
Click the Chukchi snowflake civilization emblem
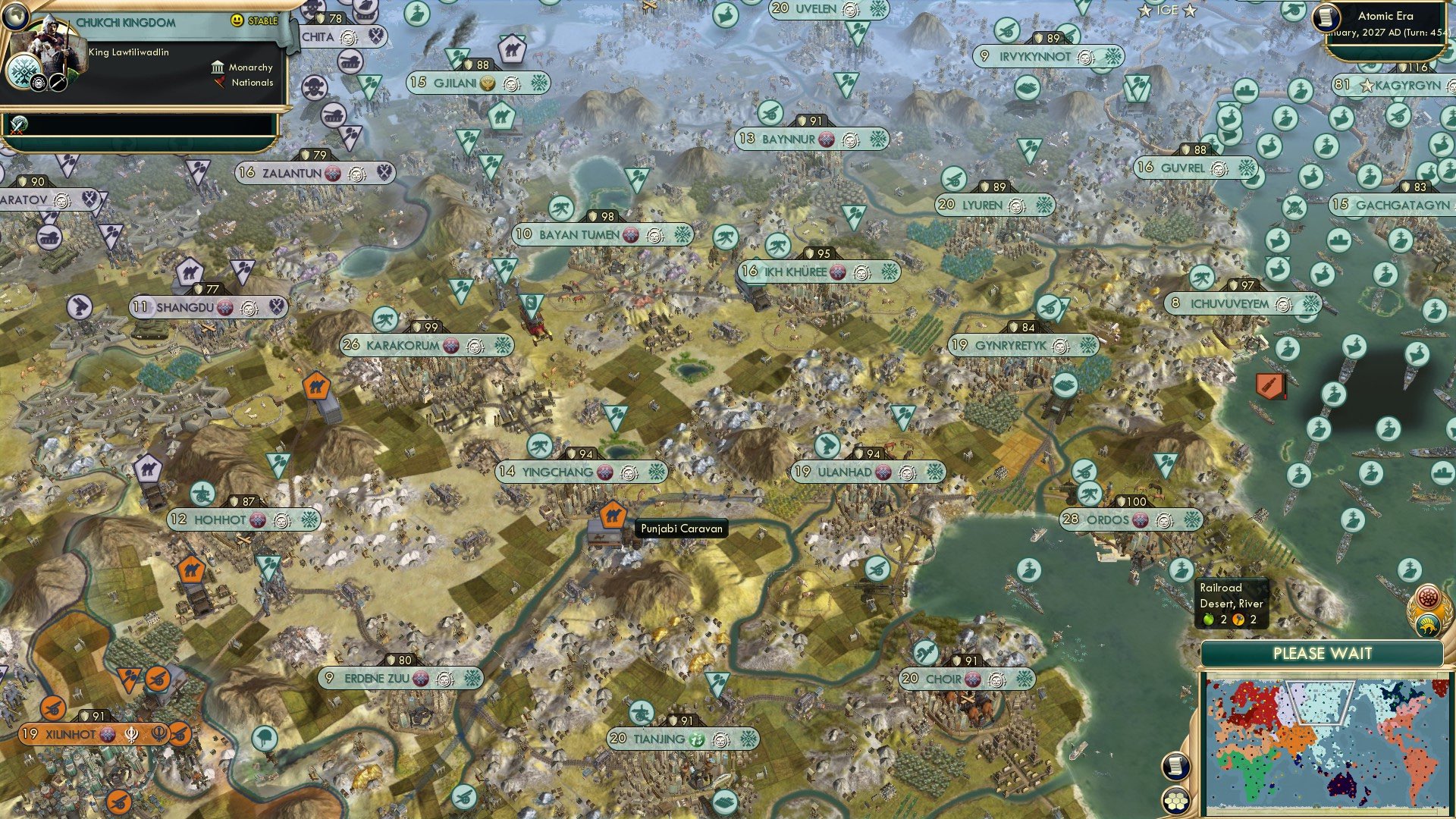[24, 72]
